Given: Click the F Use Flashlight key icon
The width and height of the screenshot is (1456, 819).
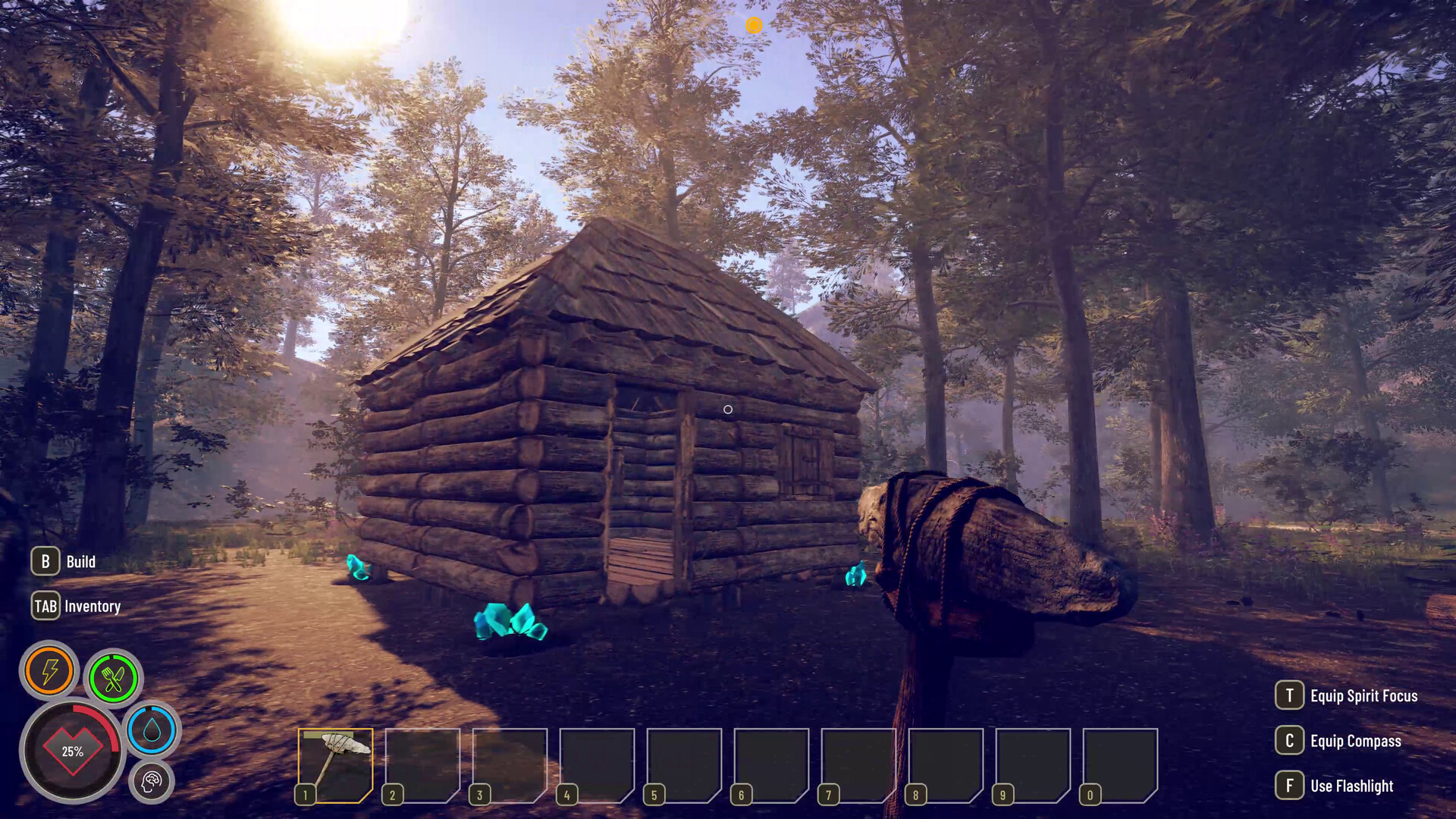Looking at the screenshot, I should (x=1289, y=786).
